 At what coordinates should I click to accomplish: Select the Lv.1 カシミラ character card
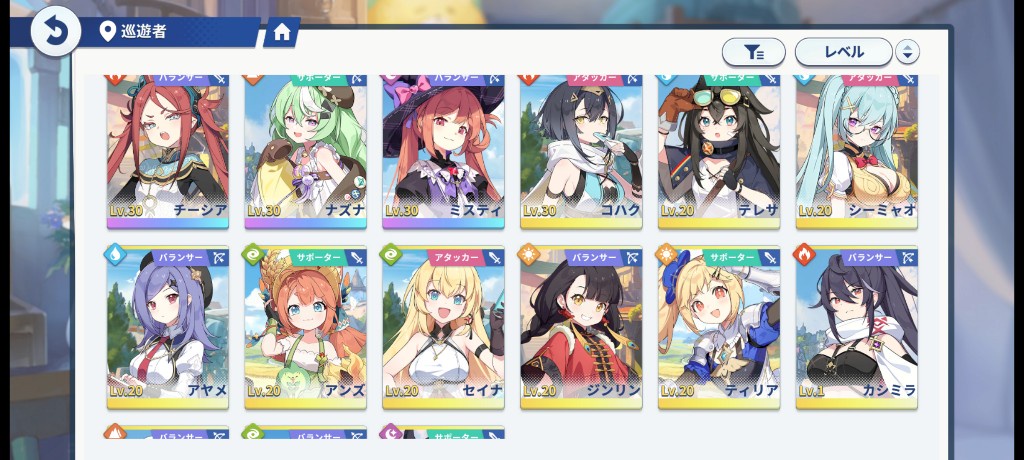pos(856,327)
